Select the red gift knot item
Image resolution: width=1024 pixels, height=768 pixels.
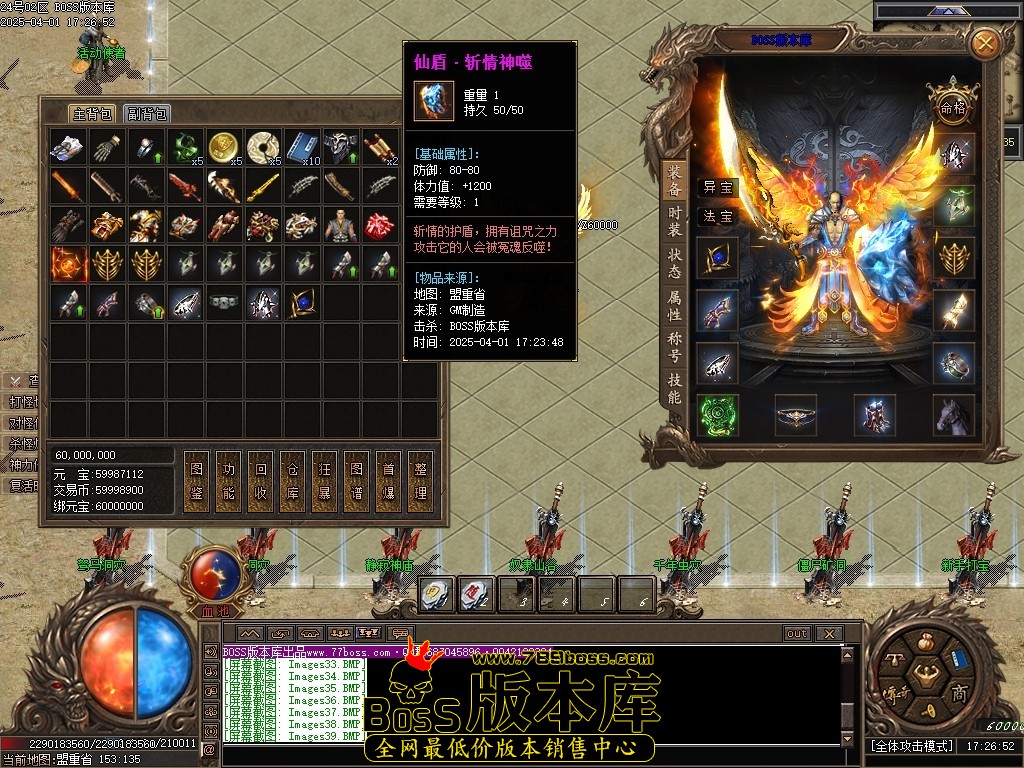click(x=379, y=224)
